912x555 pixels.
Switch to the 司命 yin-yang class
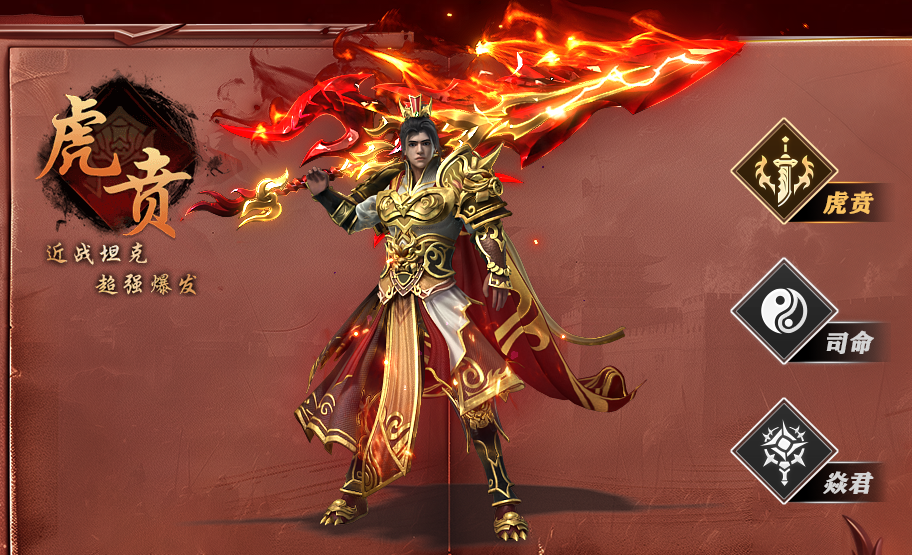tap(784, 312)
